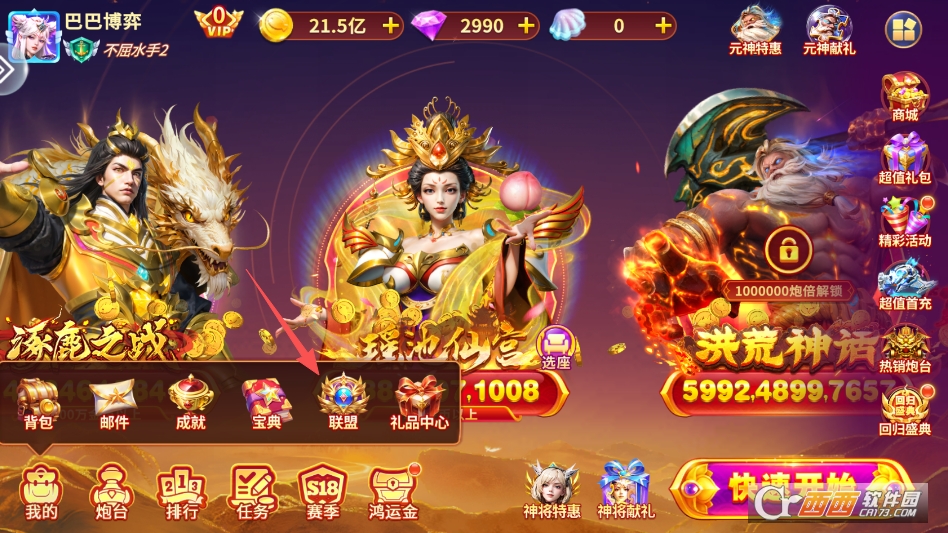Open the 成就 achievements entry
948x533 pixels.
tap(189, 402)
